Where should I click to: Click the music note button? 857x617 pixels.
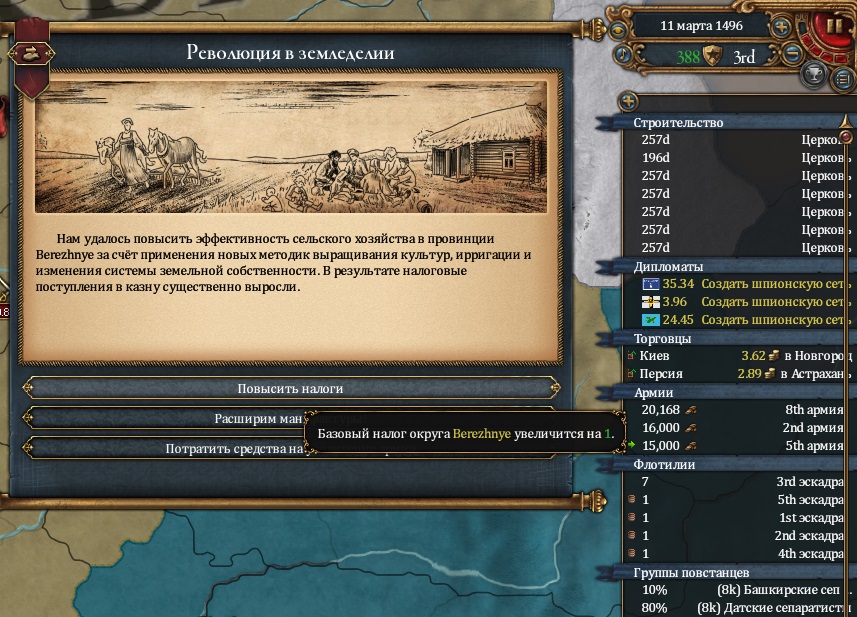pos(621,54)
